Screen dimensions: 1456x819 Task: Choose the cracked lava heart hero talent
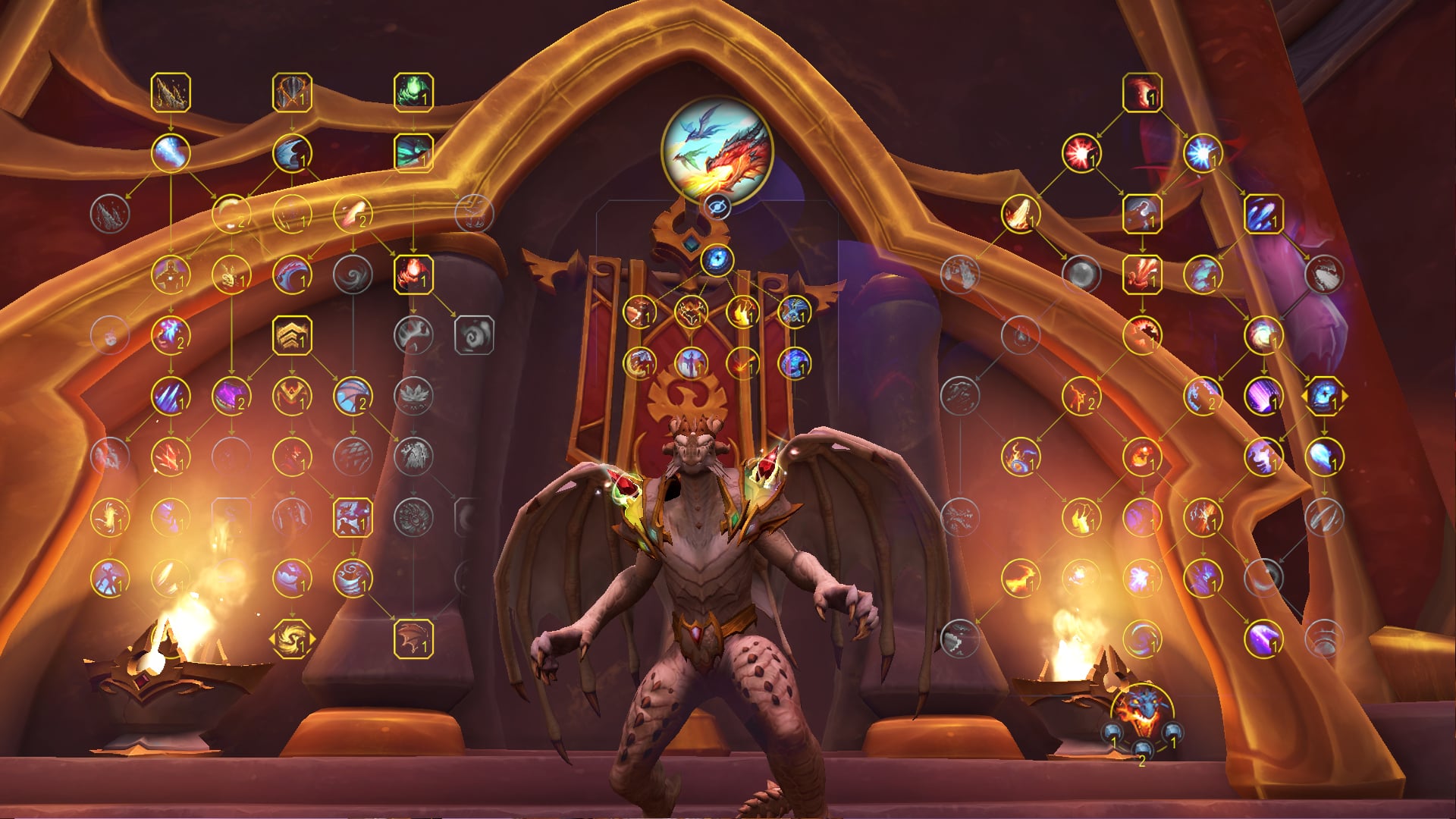click(690, 311)
